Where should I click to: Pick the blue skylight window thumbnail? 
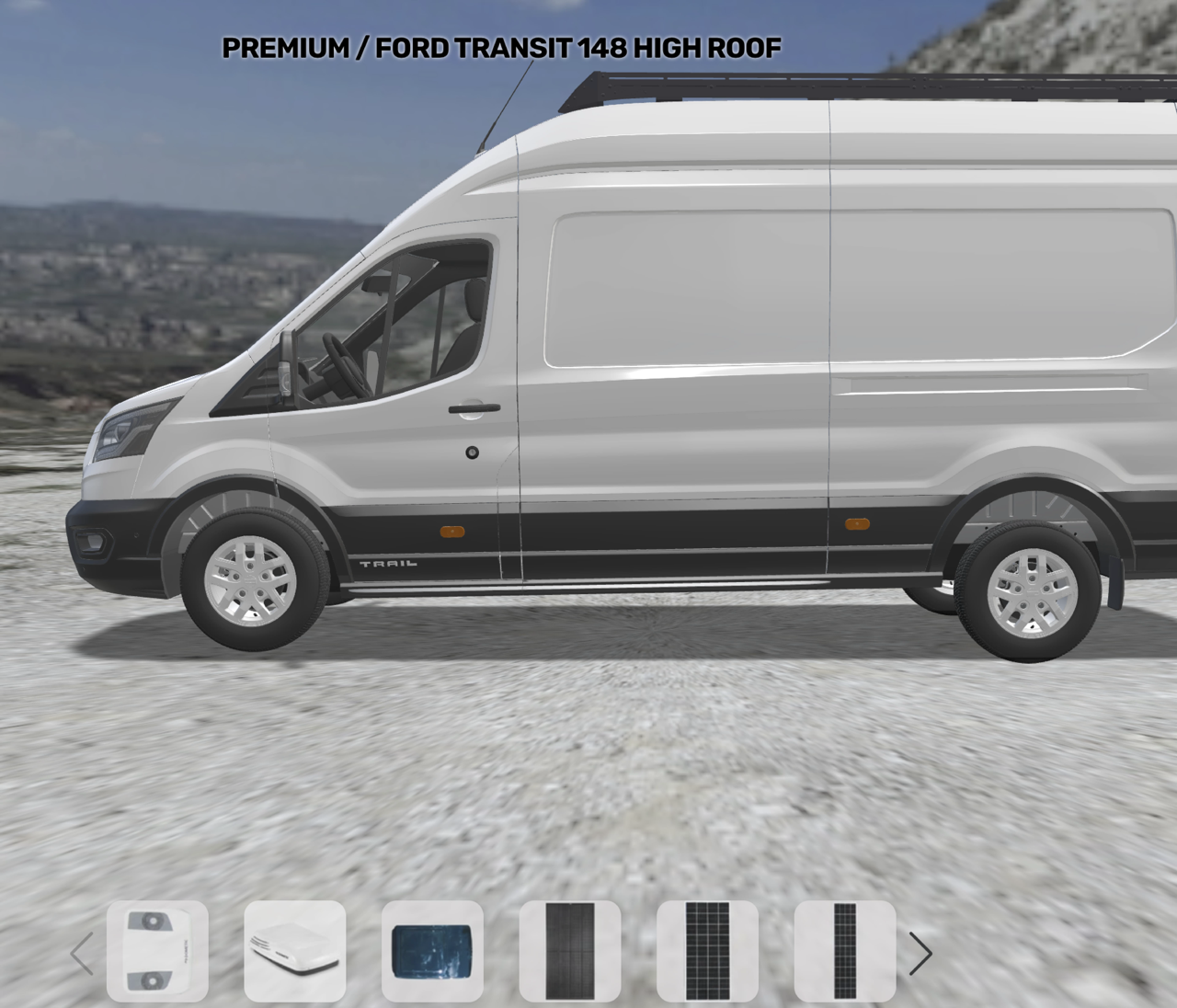[x=432, y=951]
